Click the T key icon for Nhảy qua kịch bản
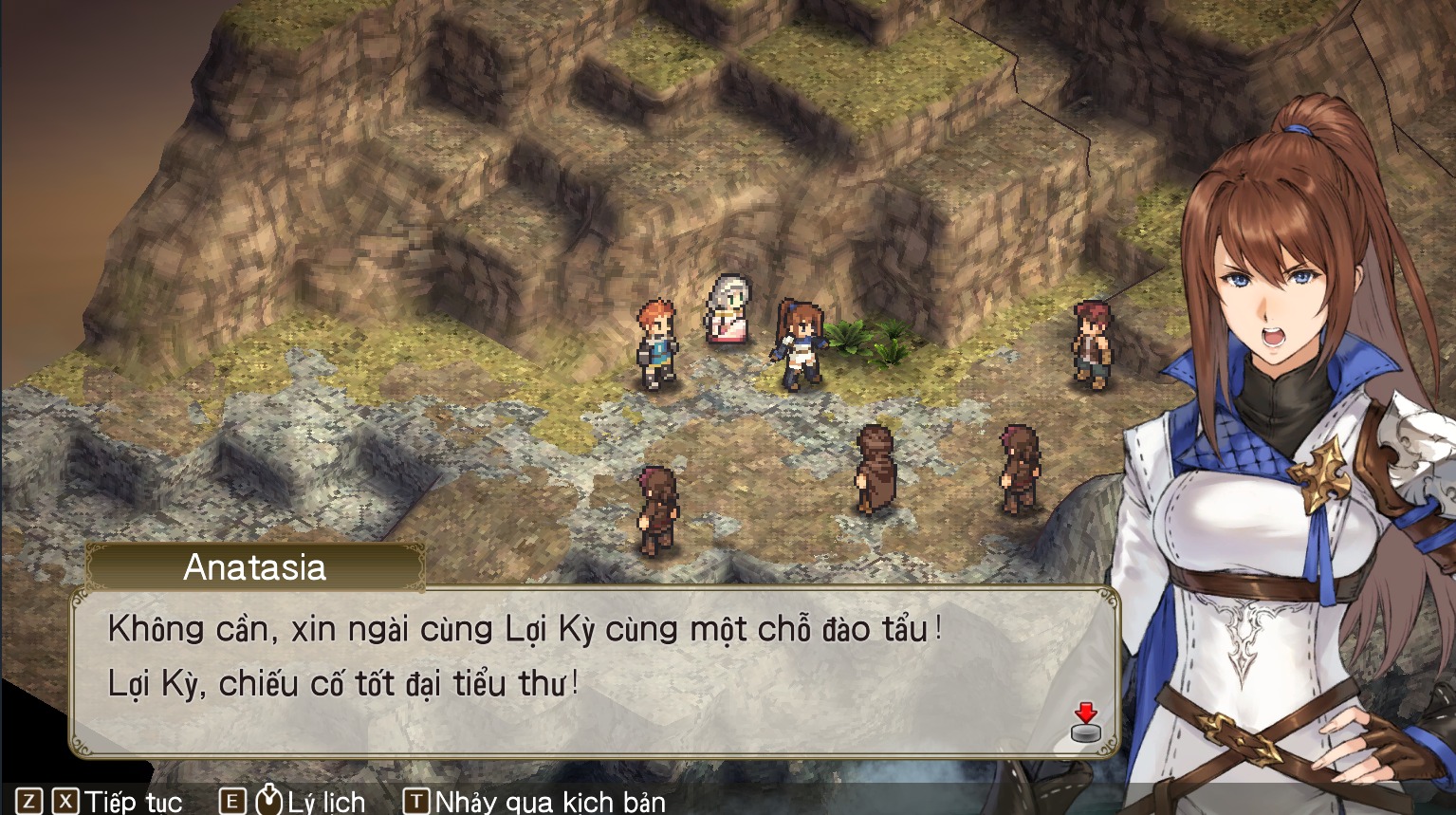Screen dimensions: 1456x815 (x=415, y=802)
